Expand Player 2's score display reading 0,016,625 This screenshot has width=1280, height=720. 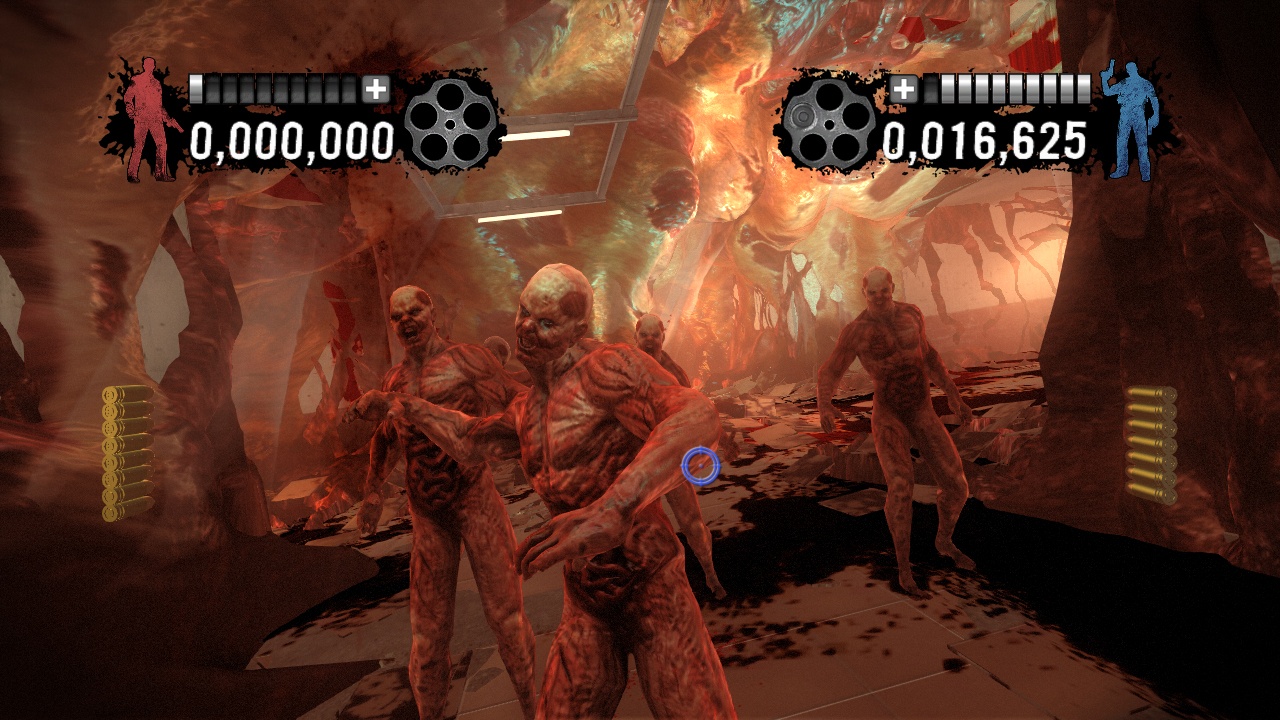[x=988, y=143]
